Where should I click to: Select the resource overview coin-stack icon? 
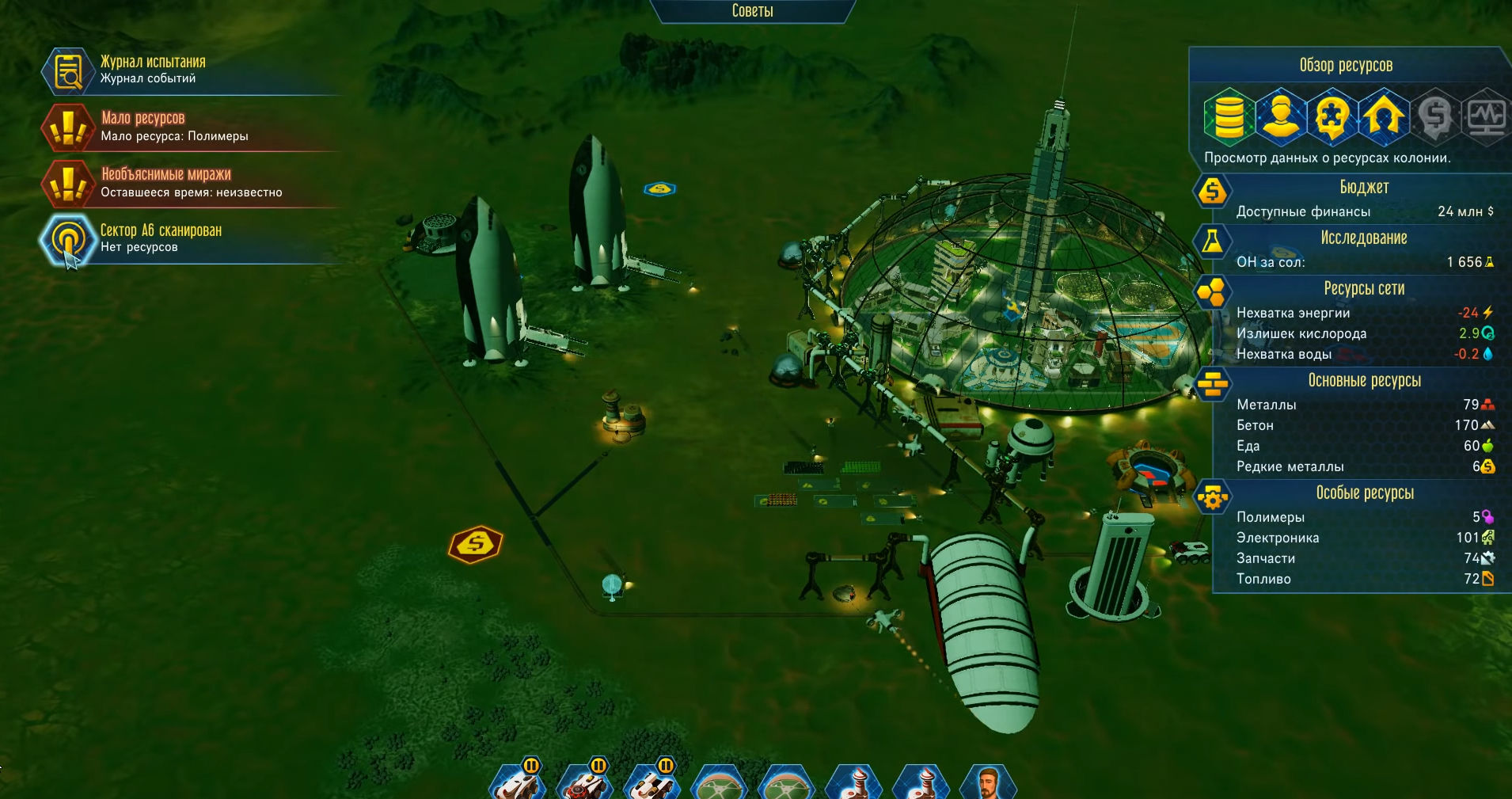[1229, 117]
